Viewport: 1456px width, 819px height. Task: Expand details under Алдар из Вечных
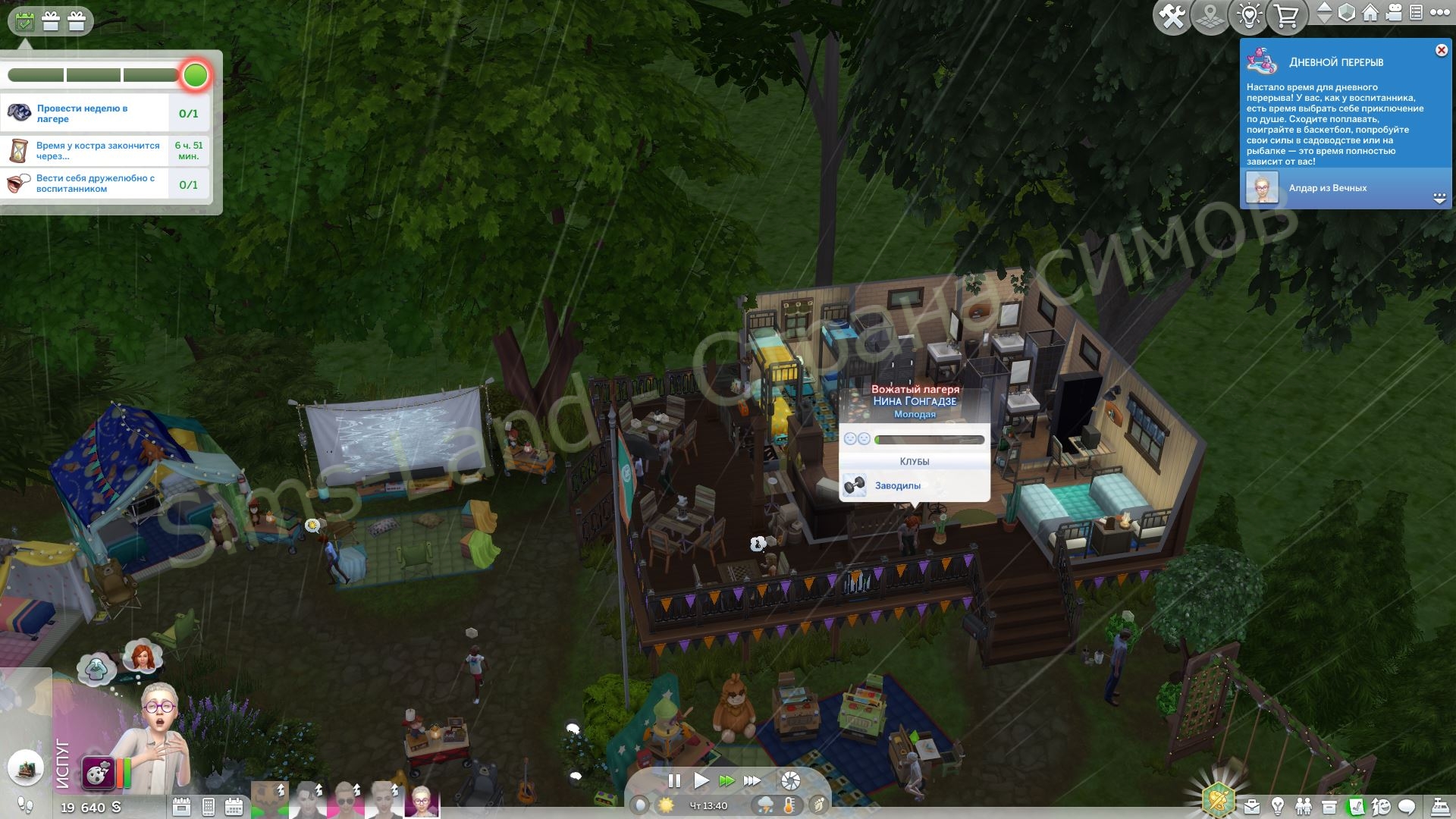[1439, 196]
